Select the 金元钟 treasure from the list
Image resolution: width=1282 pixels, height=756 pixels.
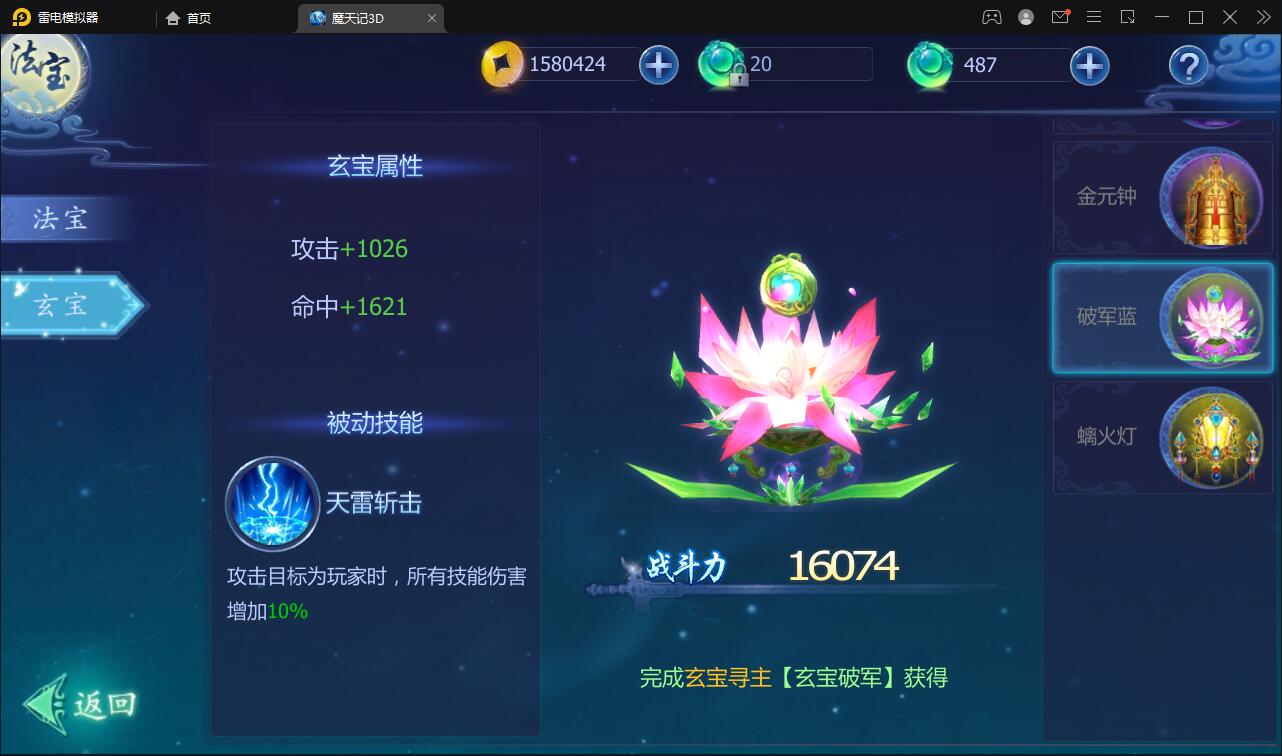pyautogui.click(x=1162, y=198)
